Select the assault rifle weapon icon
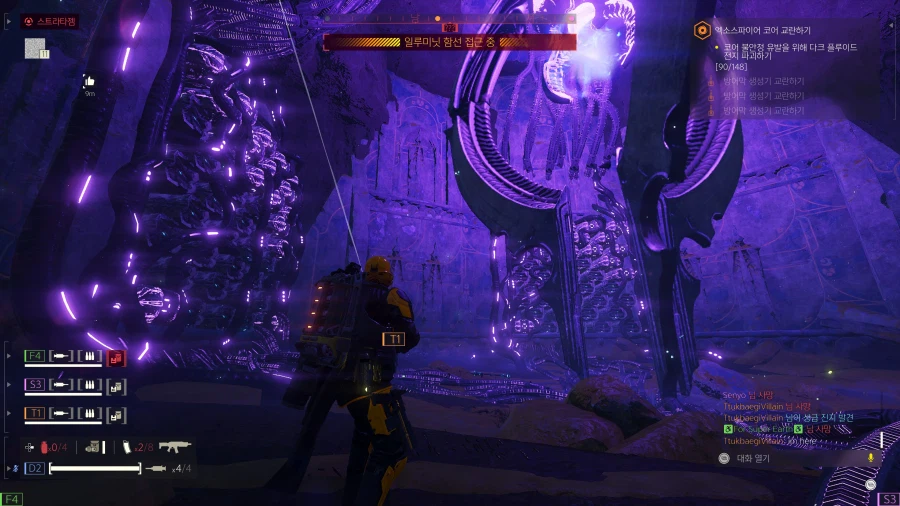900x506 pixels. (x=174, y=446)
